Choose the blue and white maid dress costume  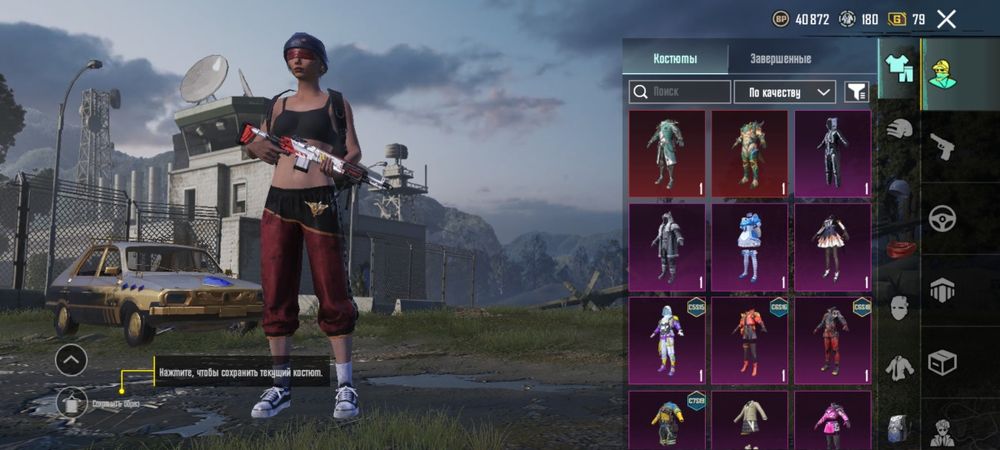(x=749, y=247)
